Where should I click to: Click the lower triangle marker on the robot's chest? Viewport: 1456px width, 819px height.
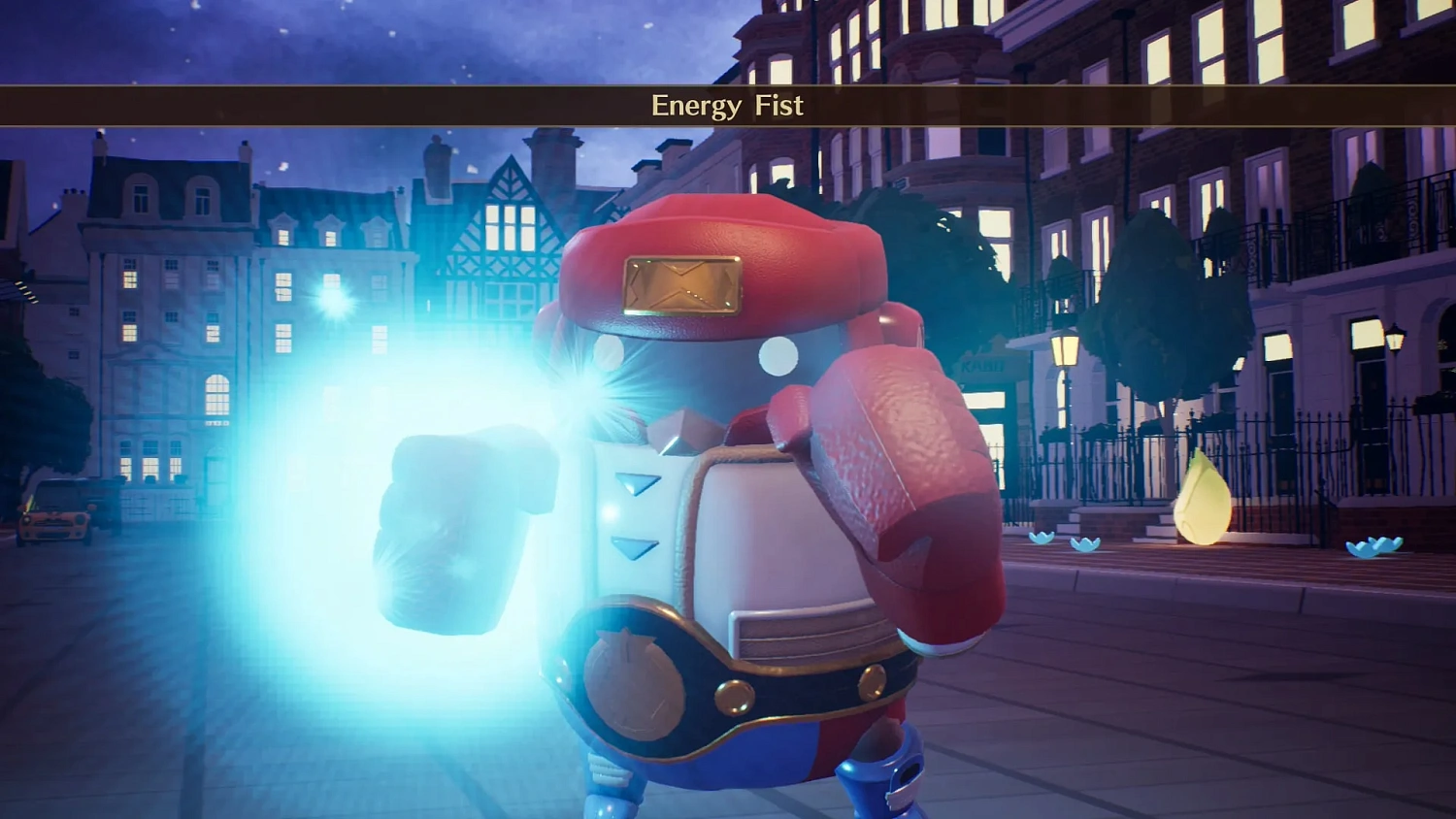coord(634,545)
